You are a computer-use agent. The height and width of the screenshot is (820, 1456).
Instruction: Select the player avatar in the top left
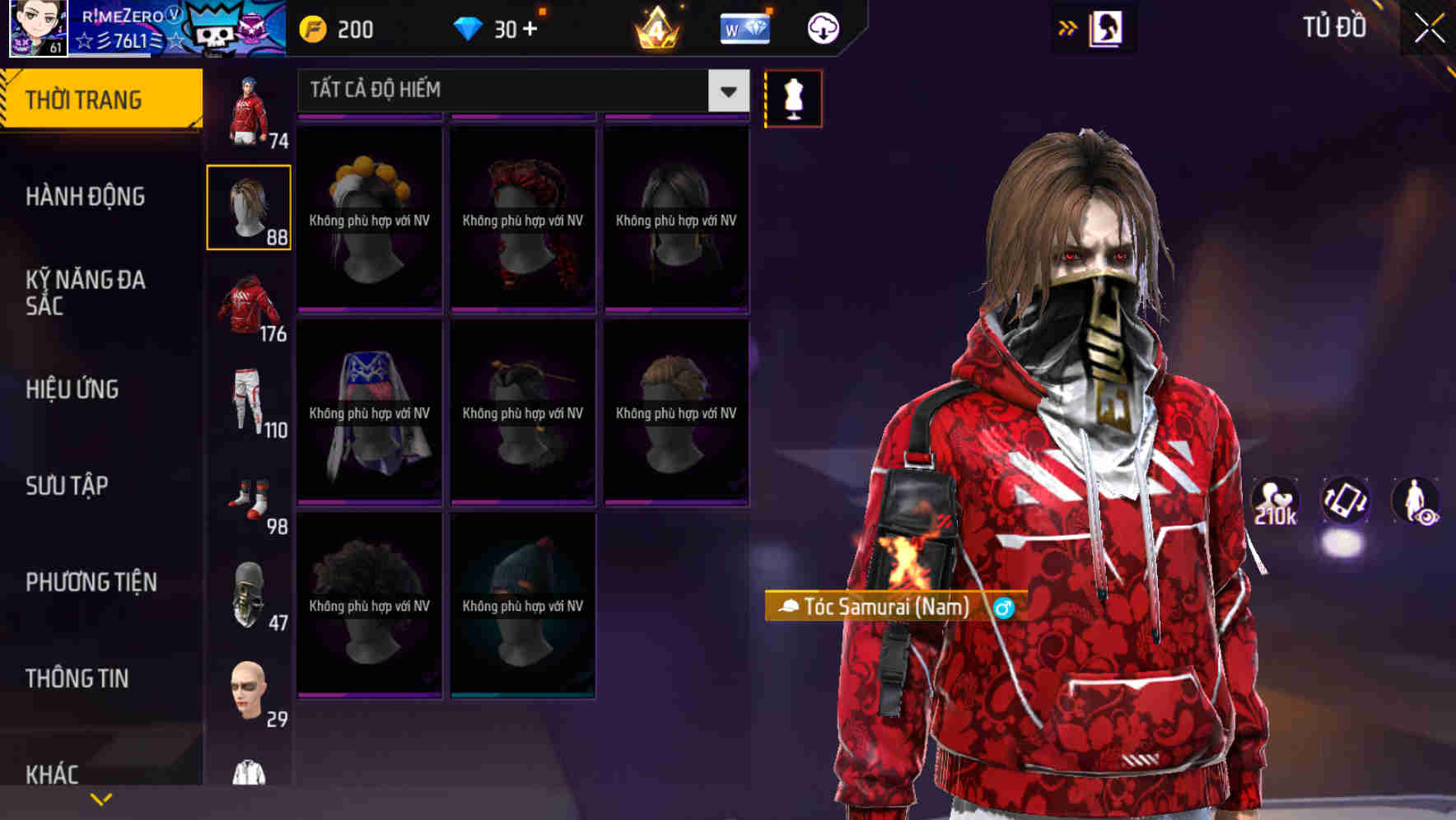(37, 27)
